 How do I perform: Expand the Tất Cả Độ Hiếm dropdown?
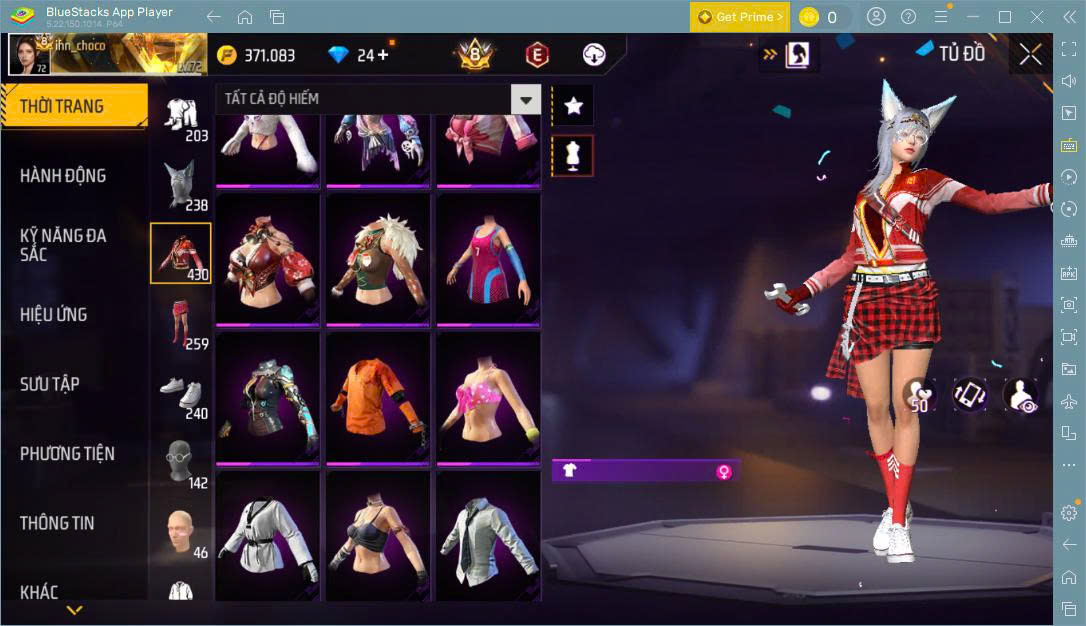(x=525, y=99)
